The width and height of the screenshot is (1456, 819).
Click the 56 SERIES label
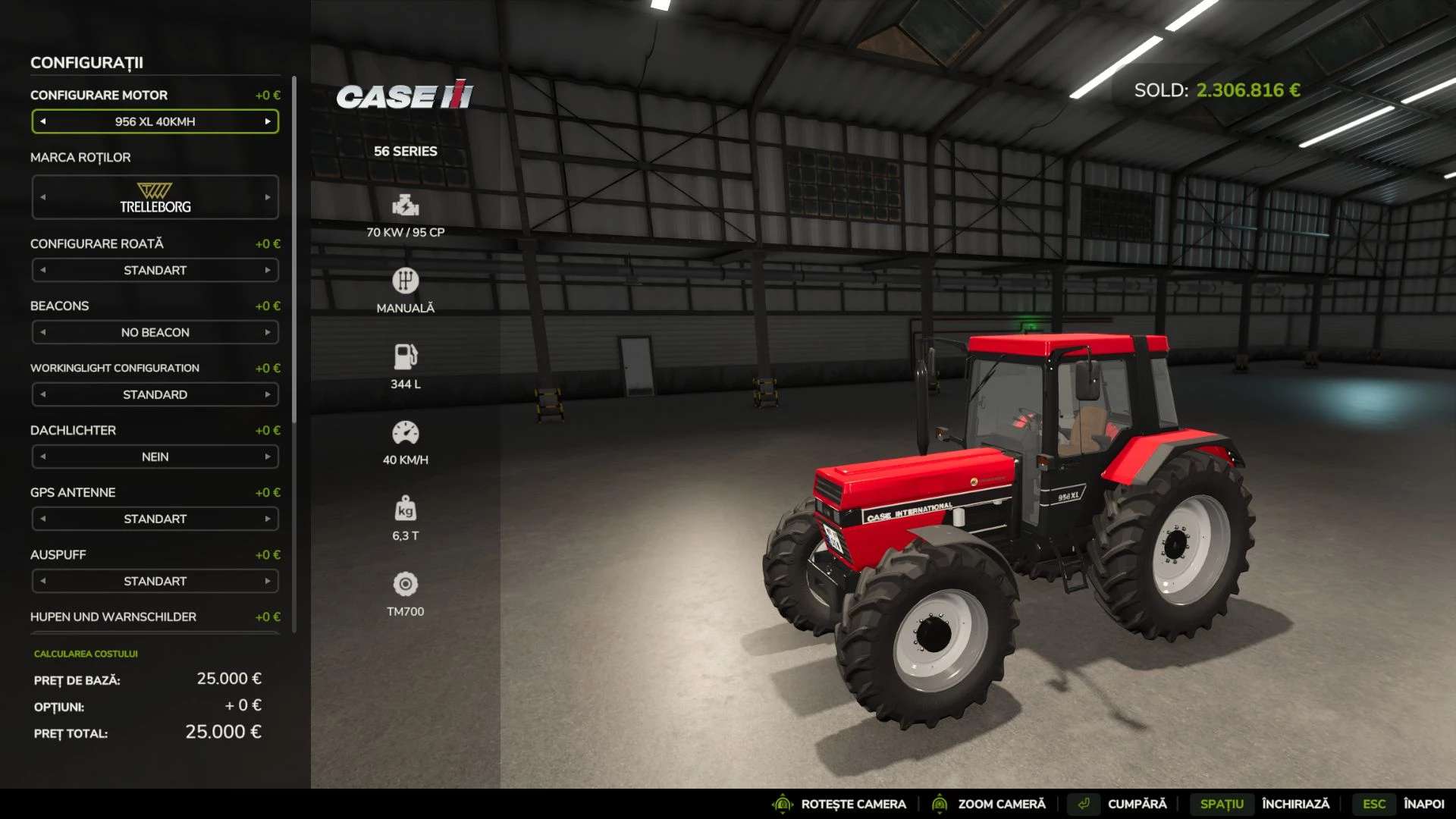[x=406, y=151]
